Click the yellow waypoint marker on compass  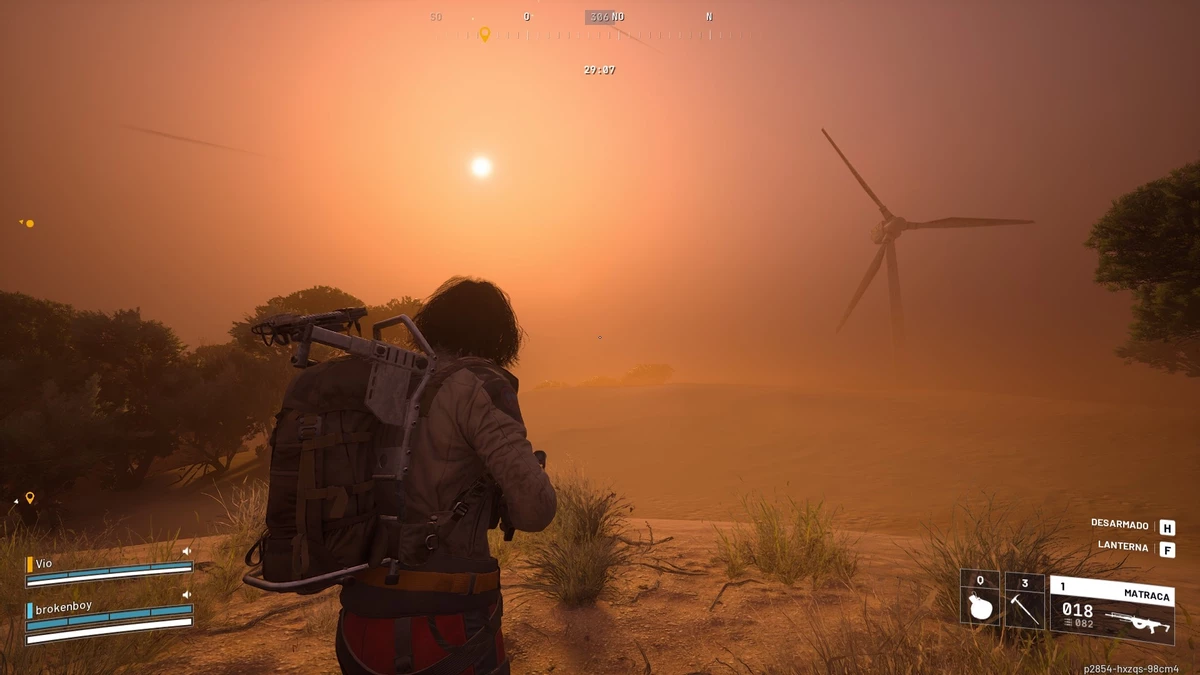point(485,34)
